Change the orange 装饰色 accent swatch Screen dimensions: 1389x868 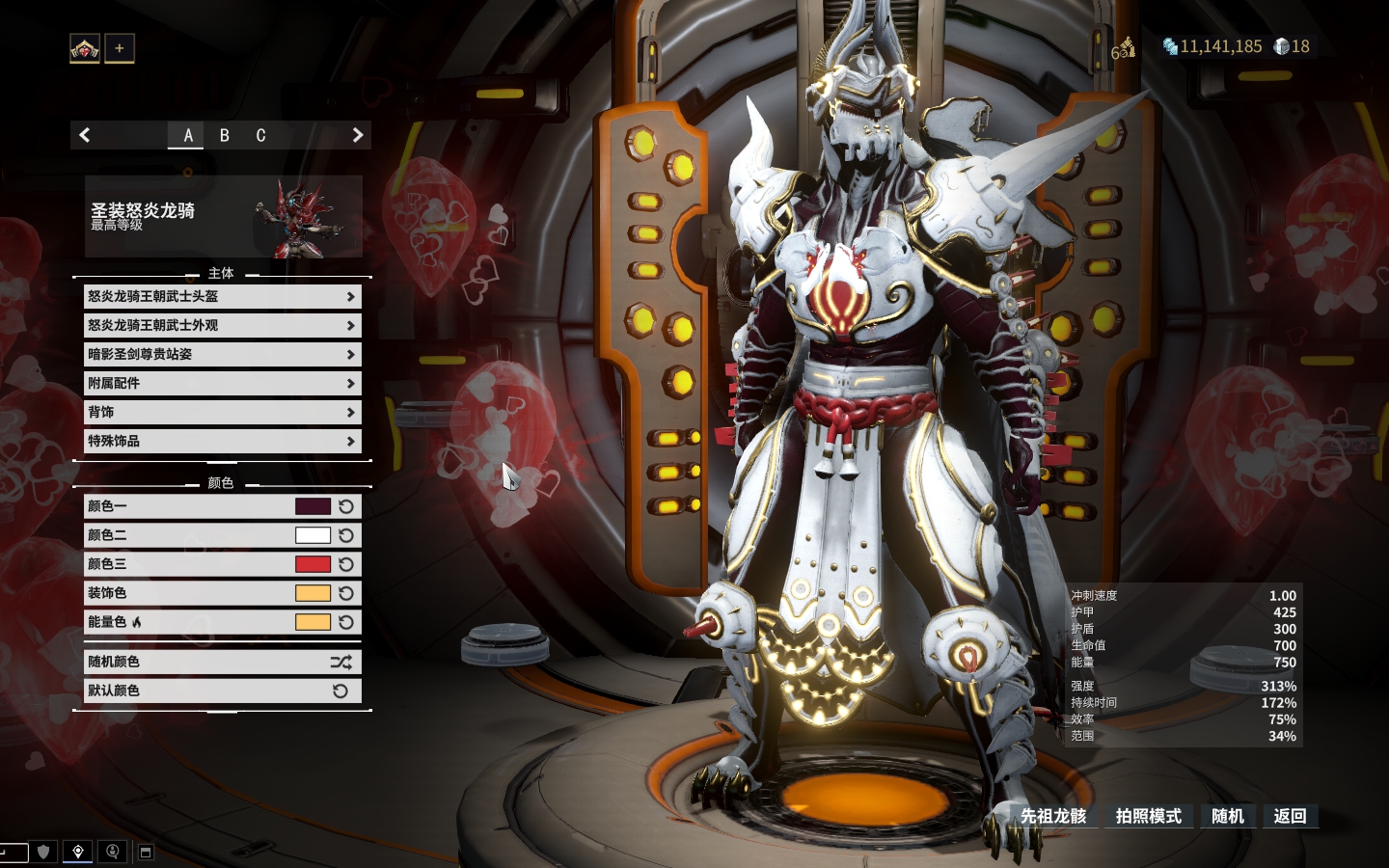click(x=313, y=593)
